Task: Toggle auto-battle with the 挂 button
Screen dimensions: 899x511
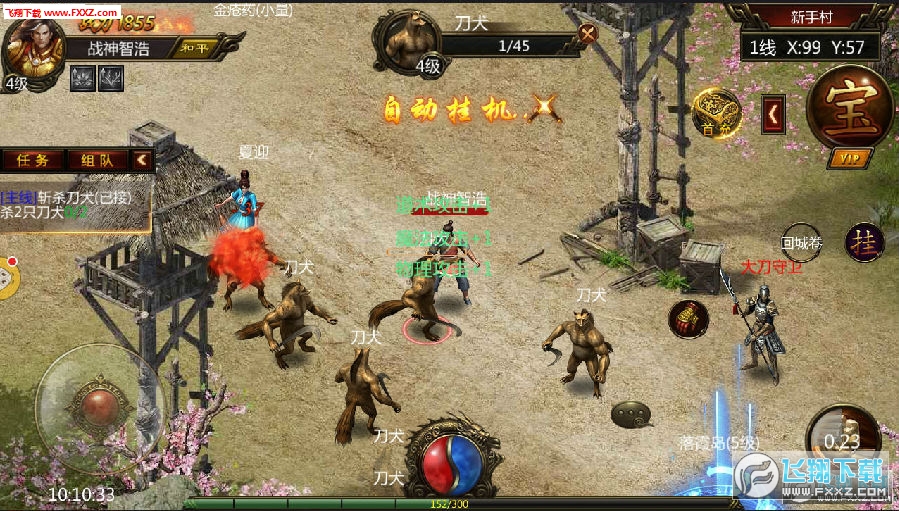Action: click(x=864, y=243)
